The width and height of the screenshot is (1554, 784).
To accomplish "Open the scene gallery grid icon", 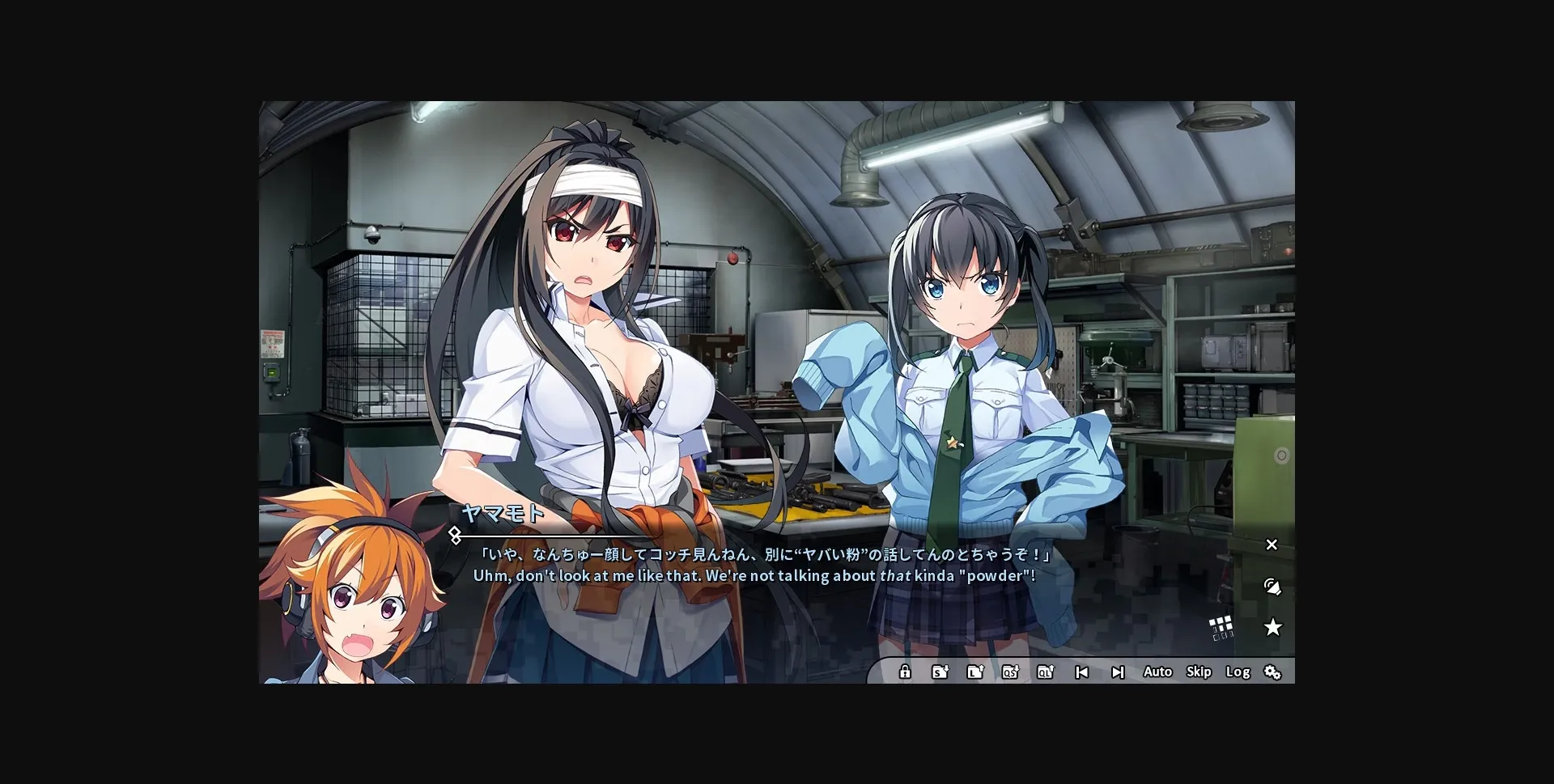I will pyautogui.click(x=1219, y=627).
